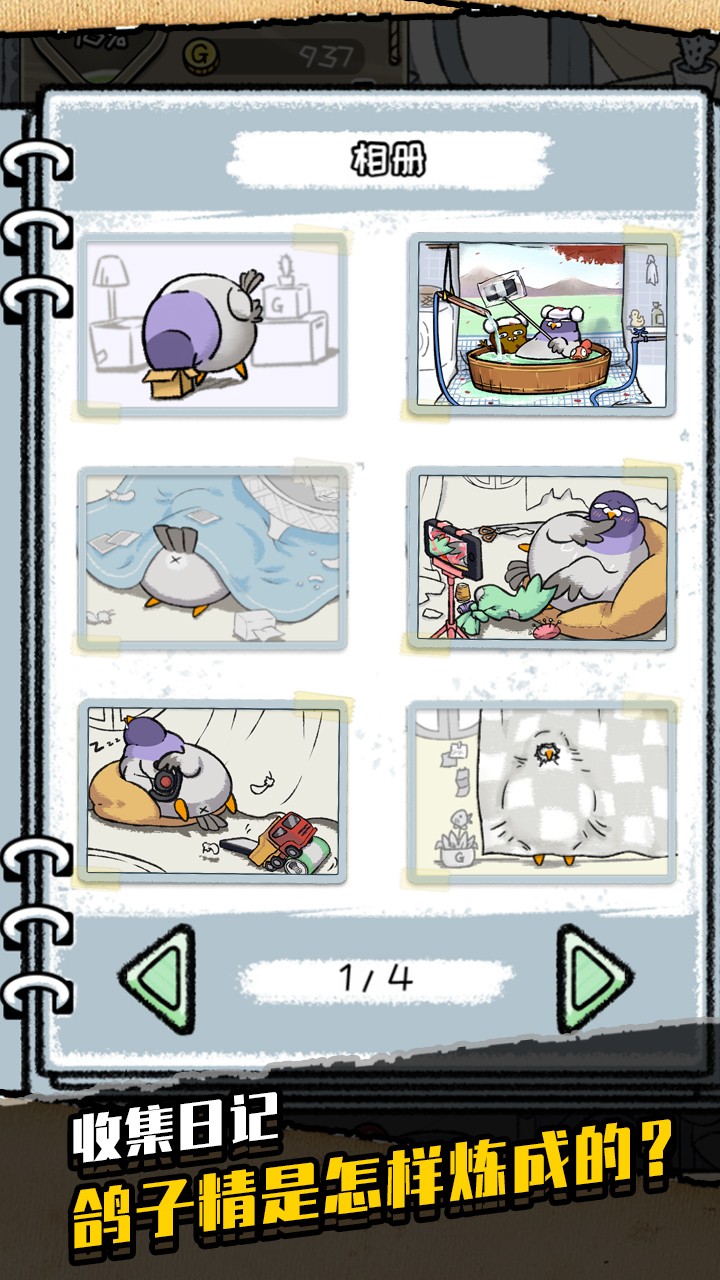This screenshot has height=1280, width=720.
Task: Open the pigeon under blue blanket photo
Action: tap(213, 556)
